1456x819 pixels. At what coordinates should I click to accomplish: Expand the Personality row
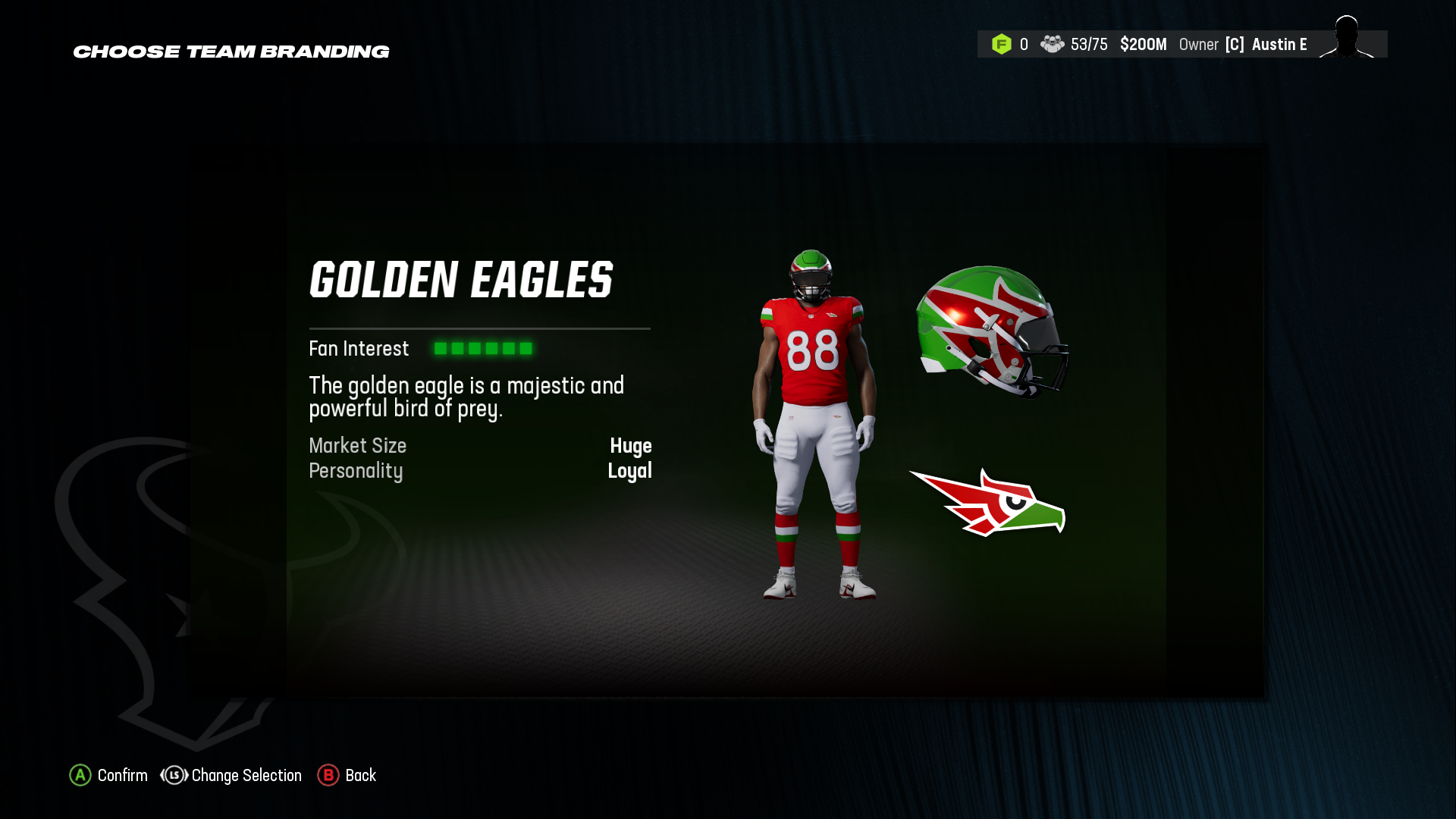(x=480, y=471)
